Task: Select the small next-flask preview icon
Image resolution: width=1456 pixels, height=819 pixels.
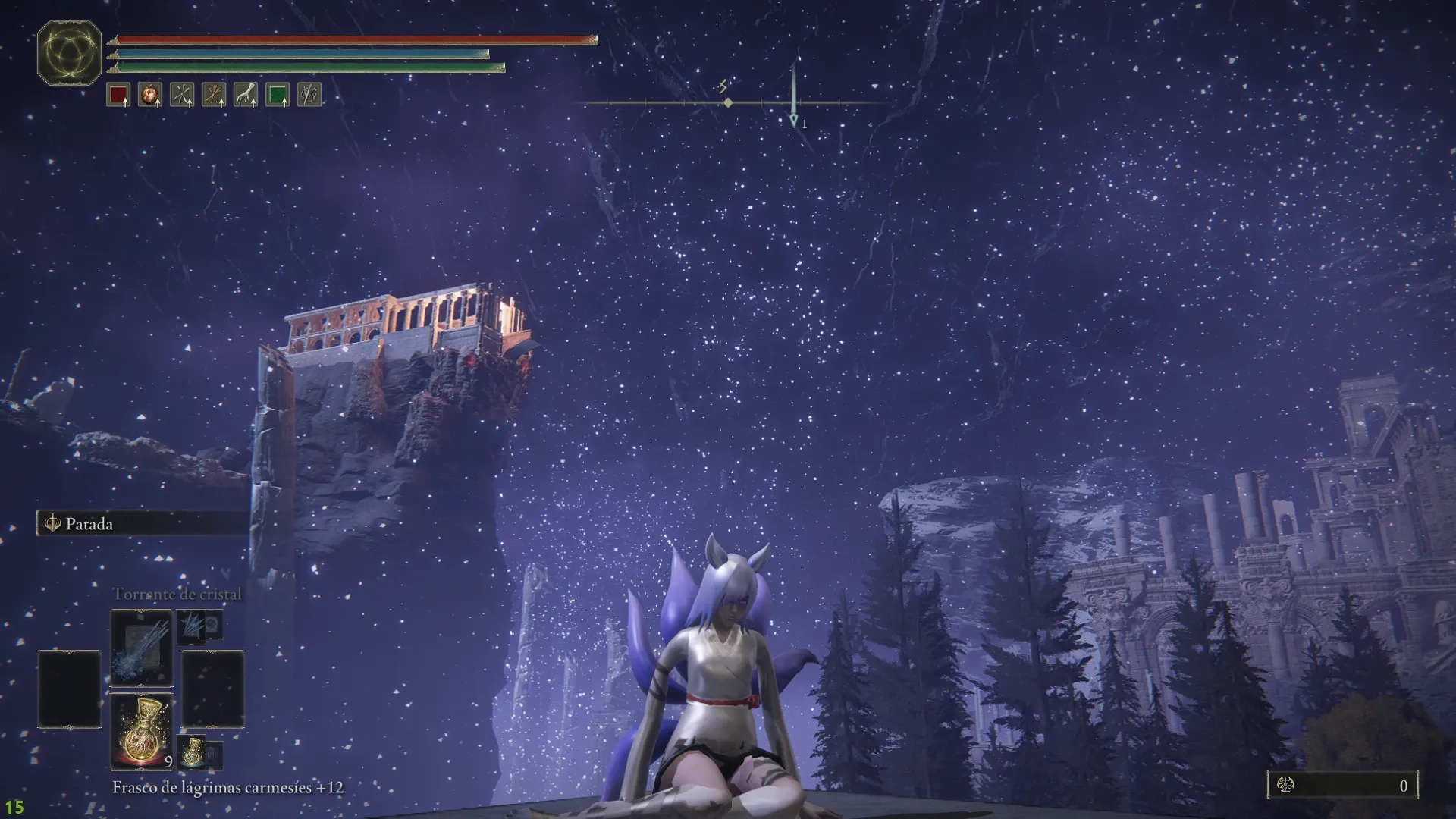Action: coord(192,750)
